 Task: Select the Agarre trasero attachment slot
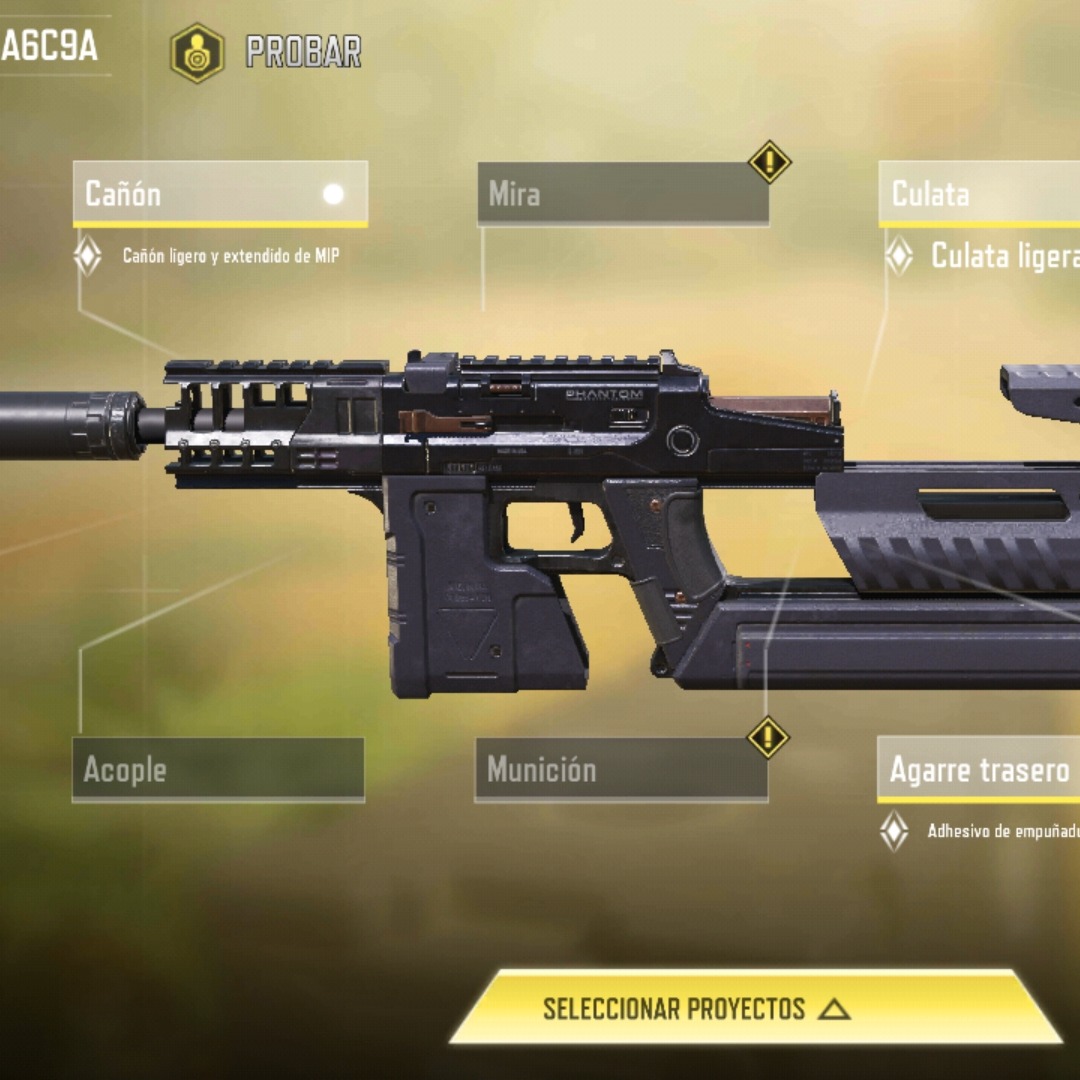[x=978, y=769]
